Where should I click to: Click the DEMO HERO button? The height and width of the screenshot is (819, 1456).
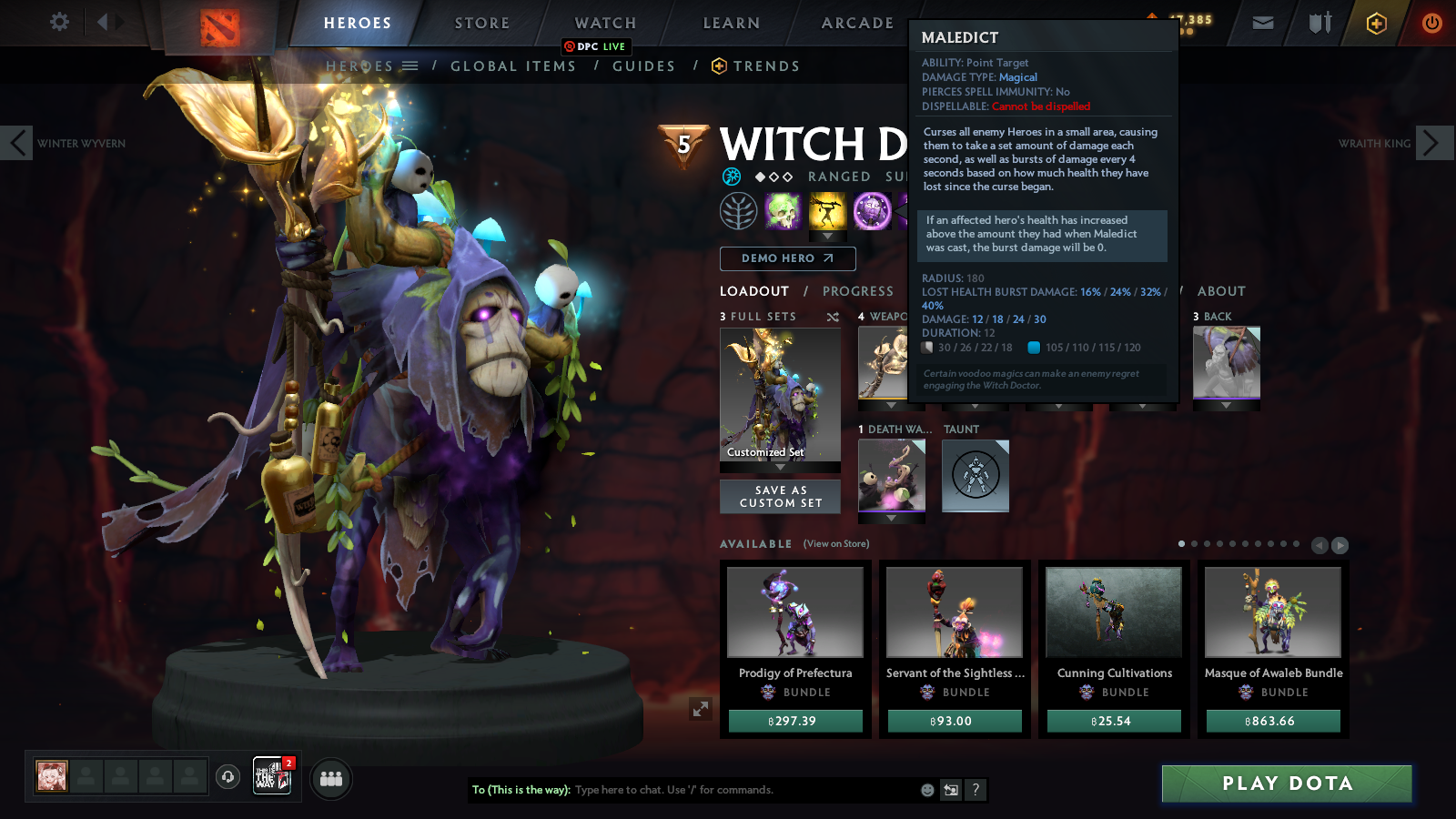tap(787, 258)
